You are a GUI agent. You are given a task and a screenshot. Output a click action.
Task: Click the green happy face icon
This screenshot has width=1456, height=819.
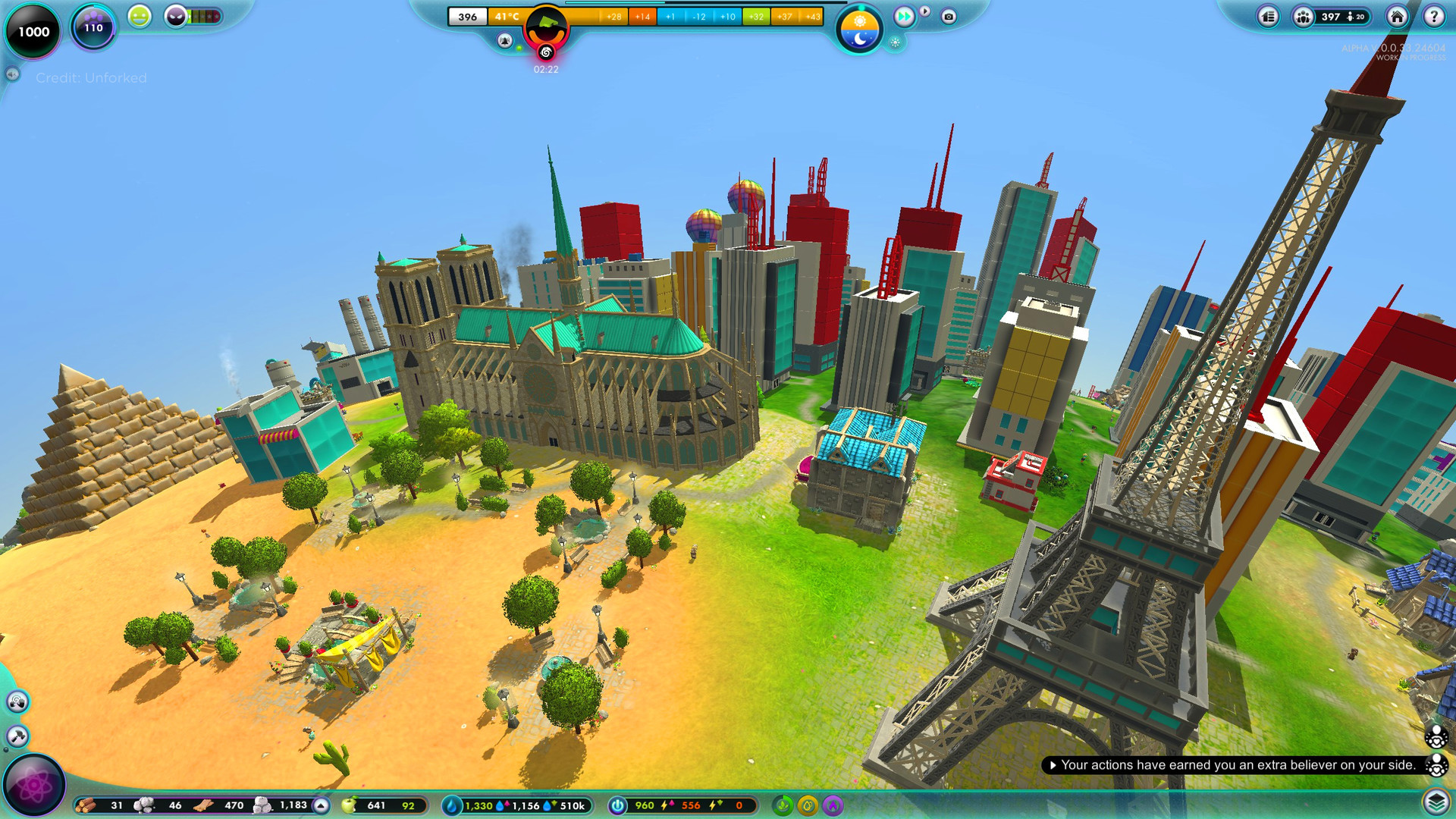coord(139,16)
